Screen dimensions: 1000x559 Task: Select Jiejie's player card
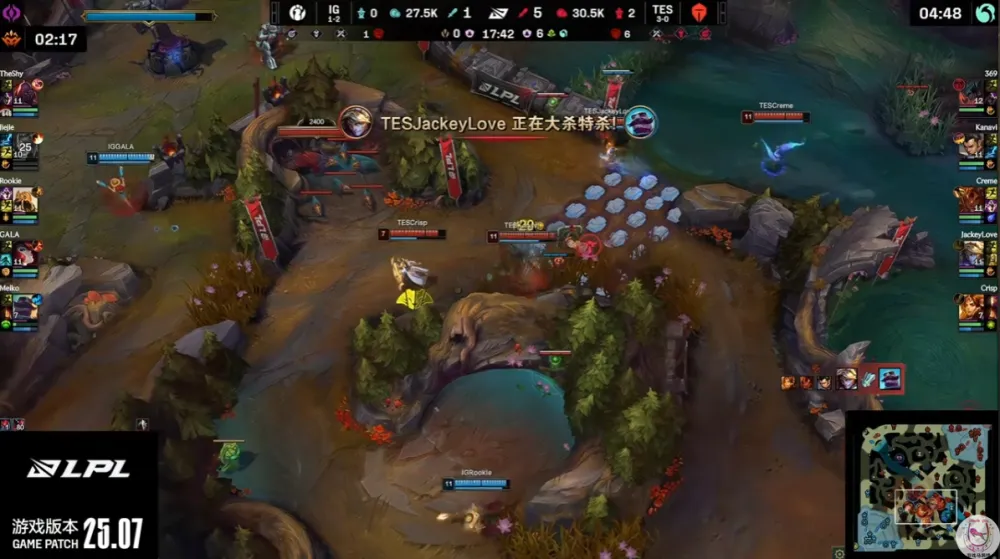(x=25, y=147)
